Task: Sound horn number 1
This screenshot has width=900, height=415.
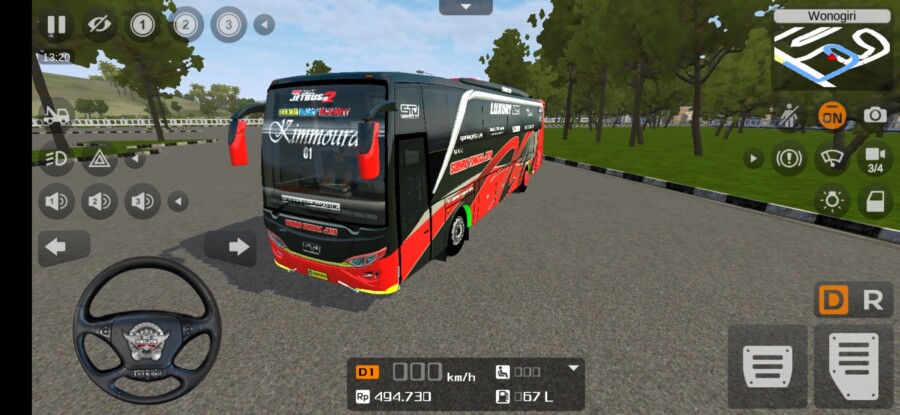Action: coord(56,202)
